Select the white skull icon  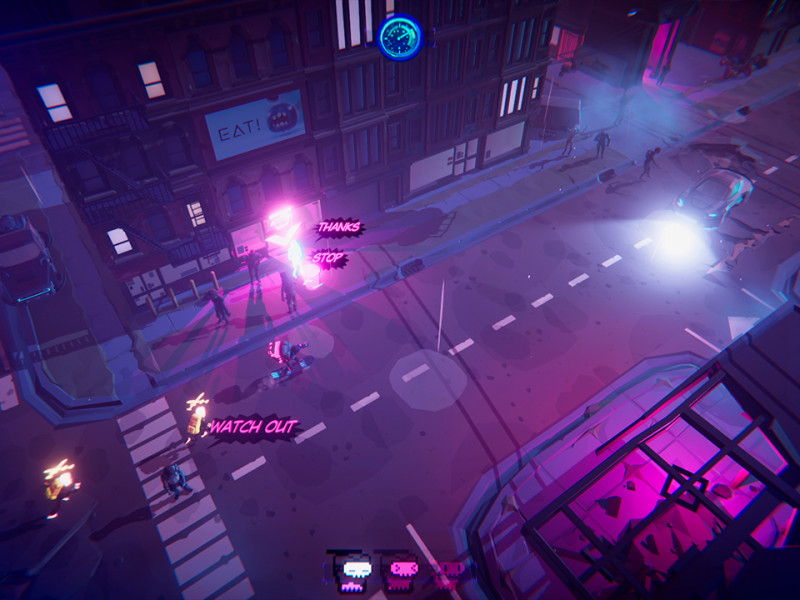coord(356,572)
